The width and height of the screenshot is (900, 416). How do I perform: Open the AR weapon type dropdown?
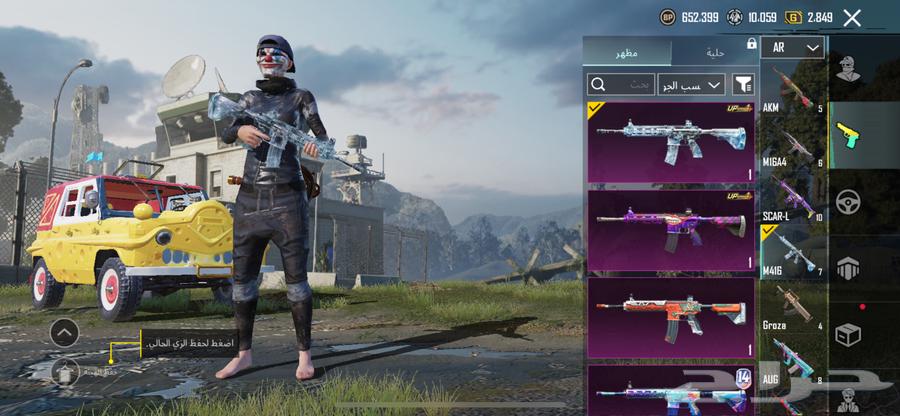792,47
